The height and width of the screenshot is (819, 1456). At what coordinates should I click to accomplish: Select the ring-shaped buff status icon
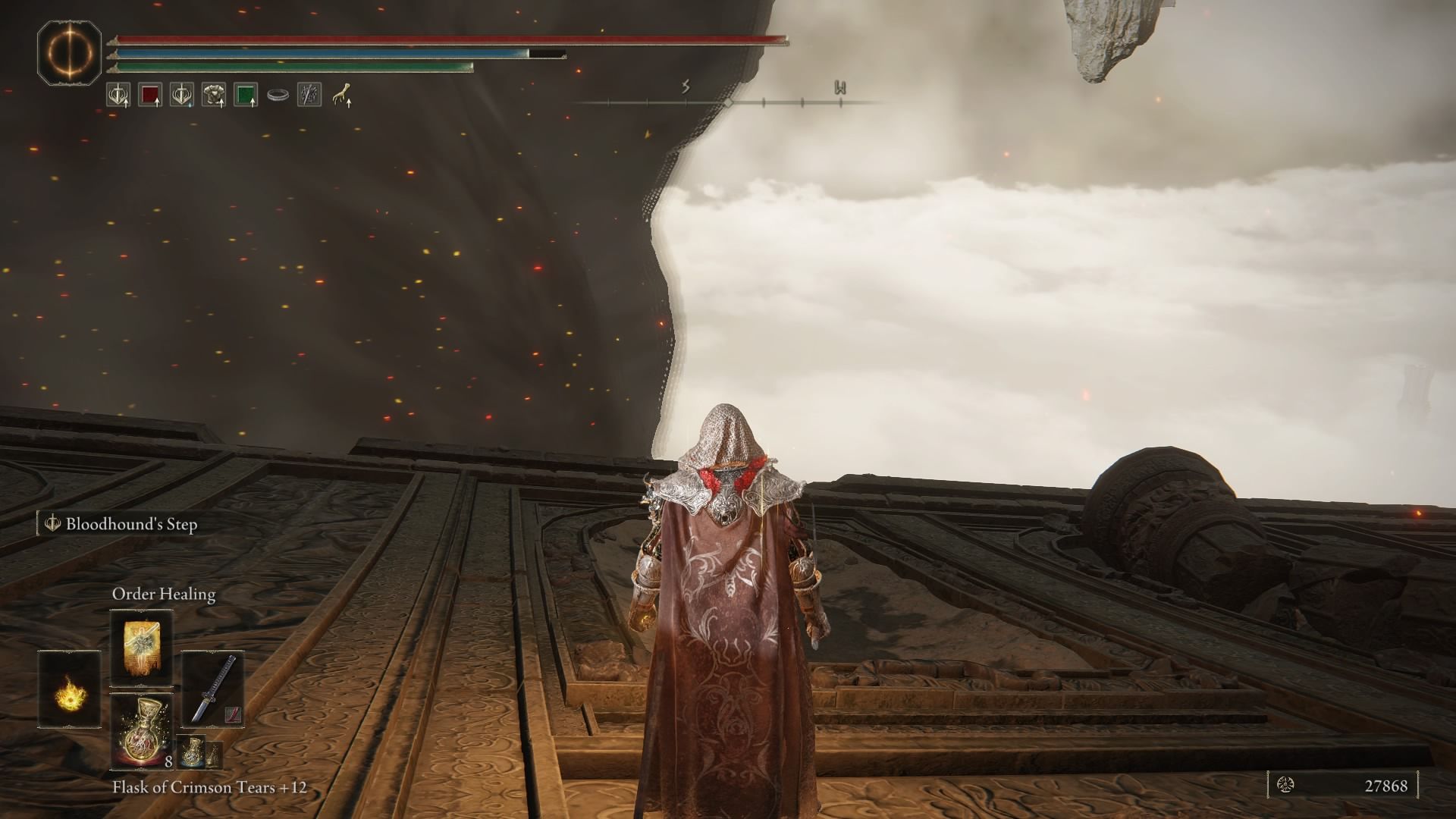click(278, 94)
